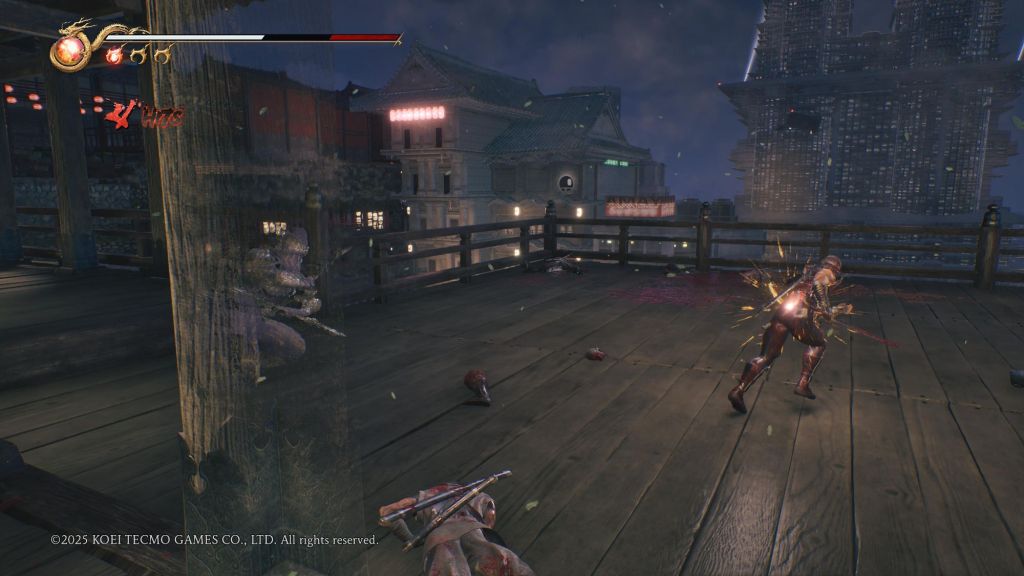Select the glowing fire charge orb

click(113, 56)
